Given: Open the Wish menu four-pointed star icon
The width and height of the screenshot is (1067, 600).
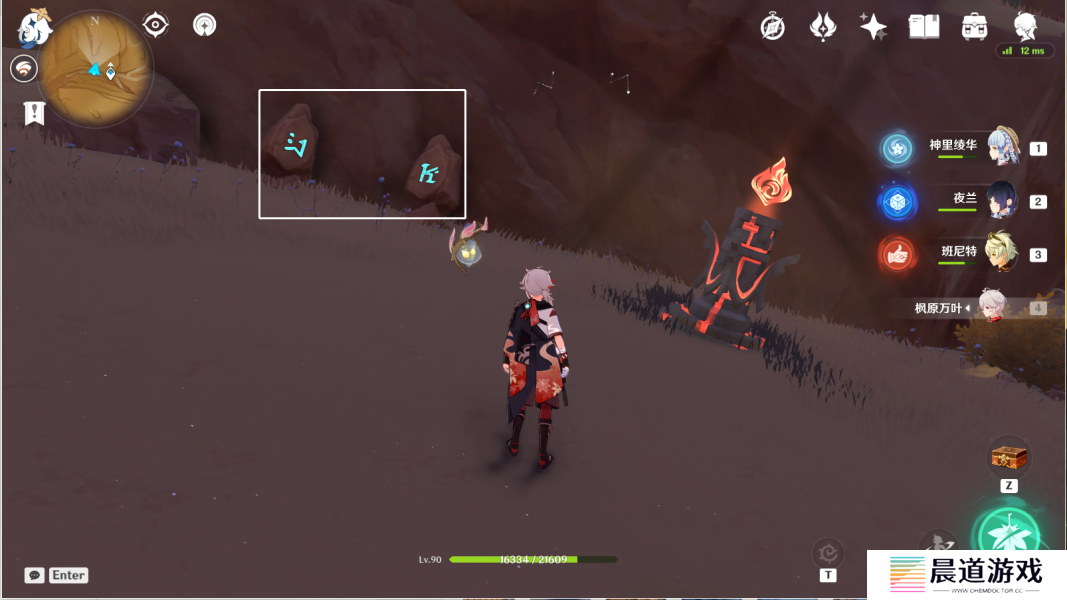Looking at the screenshot, I should click(x=873, y=27).
